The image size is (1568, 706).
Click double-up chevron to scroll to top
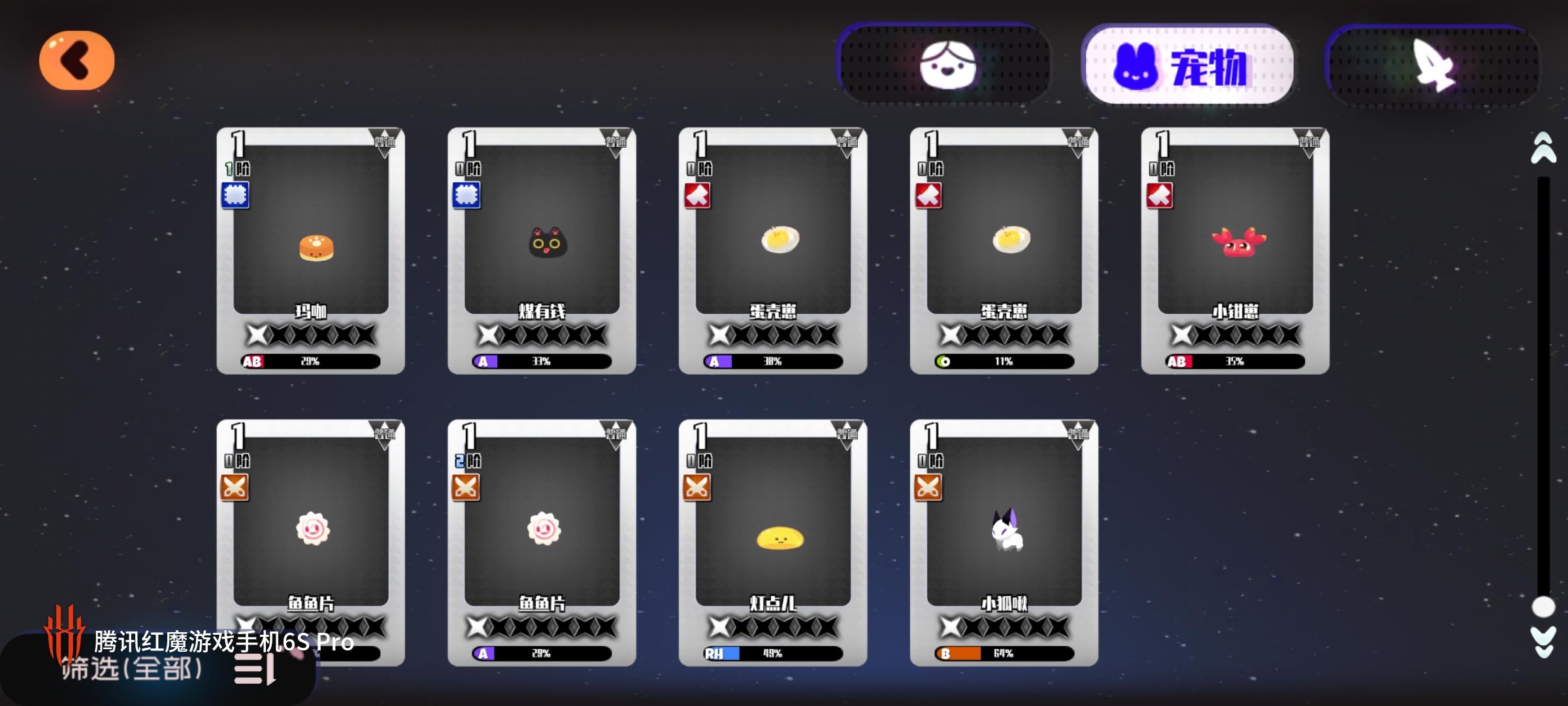(x=1543, y=149)
